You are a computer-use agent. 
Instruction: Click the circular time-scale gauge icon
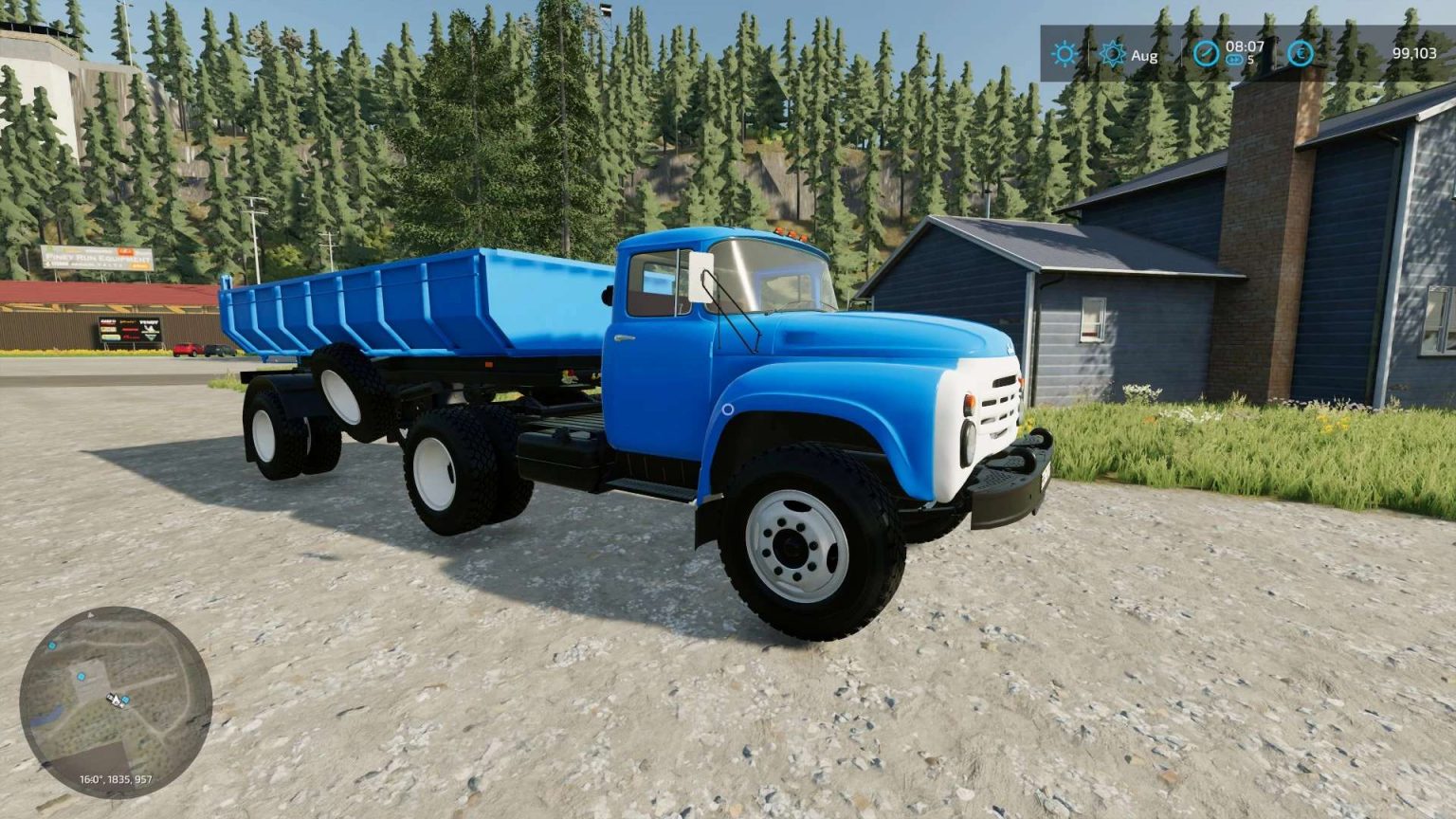click(1206, 53)
